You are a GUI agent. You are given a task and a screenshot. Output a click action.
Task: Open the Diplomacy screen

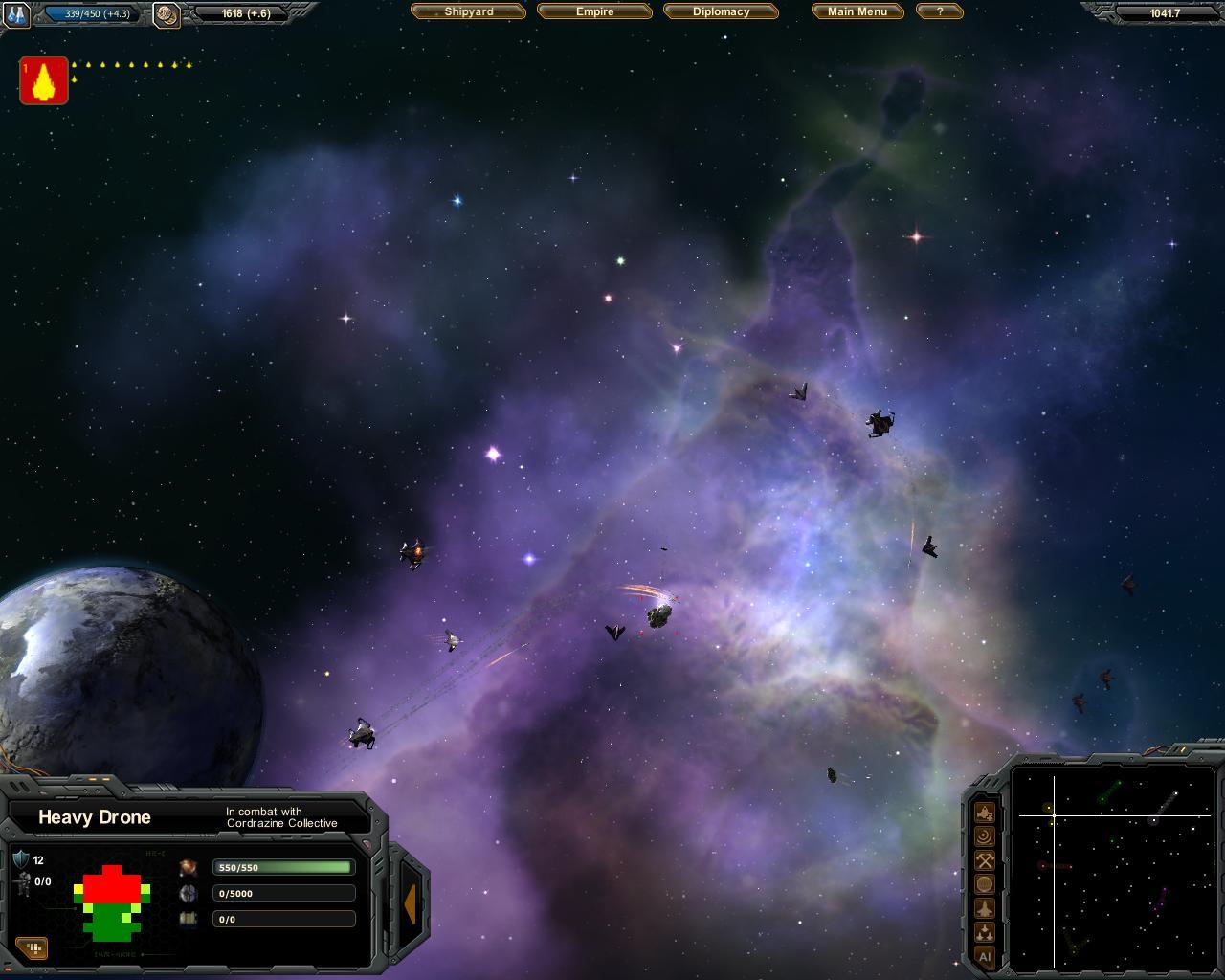tap(721, 11)
